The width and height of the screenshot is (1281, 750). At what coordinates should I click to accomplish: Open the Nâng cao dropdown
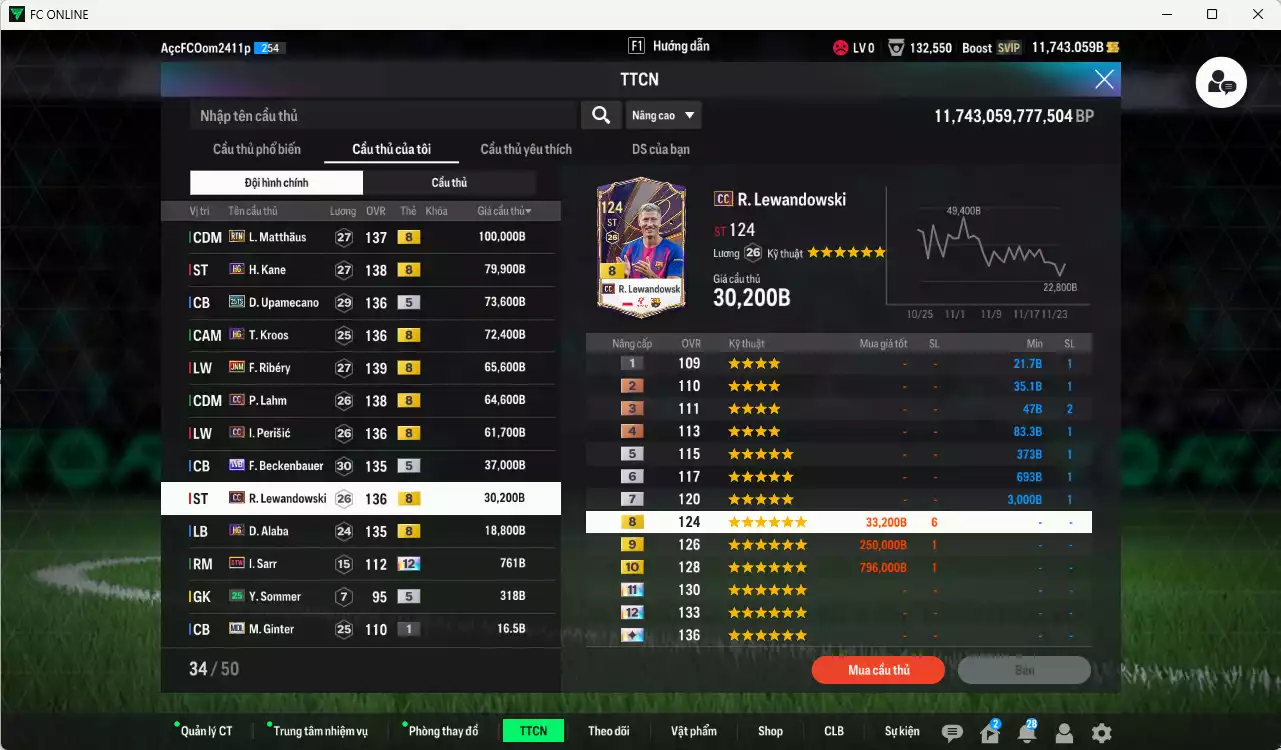pyautogui.click(x=663, y=115)
